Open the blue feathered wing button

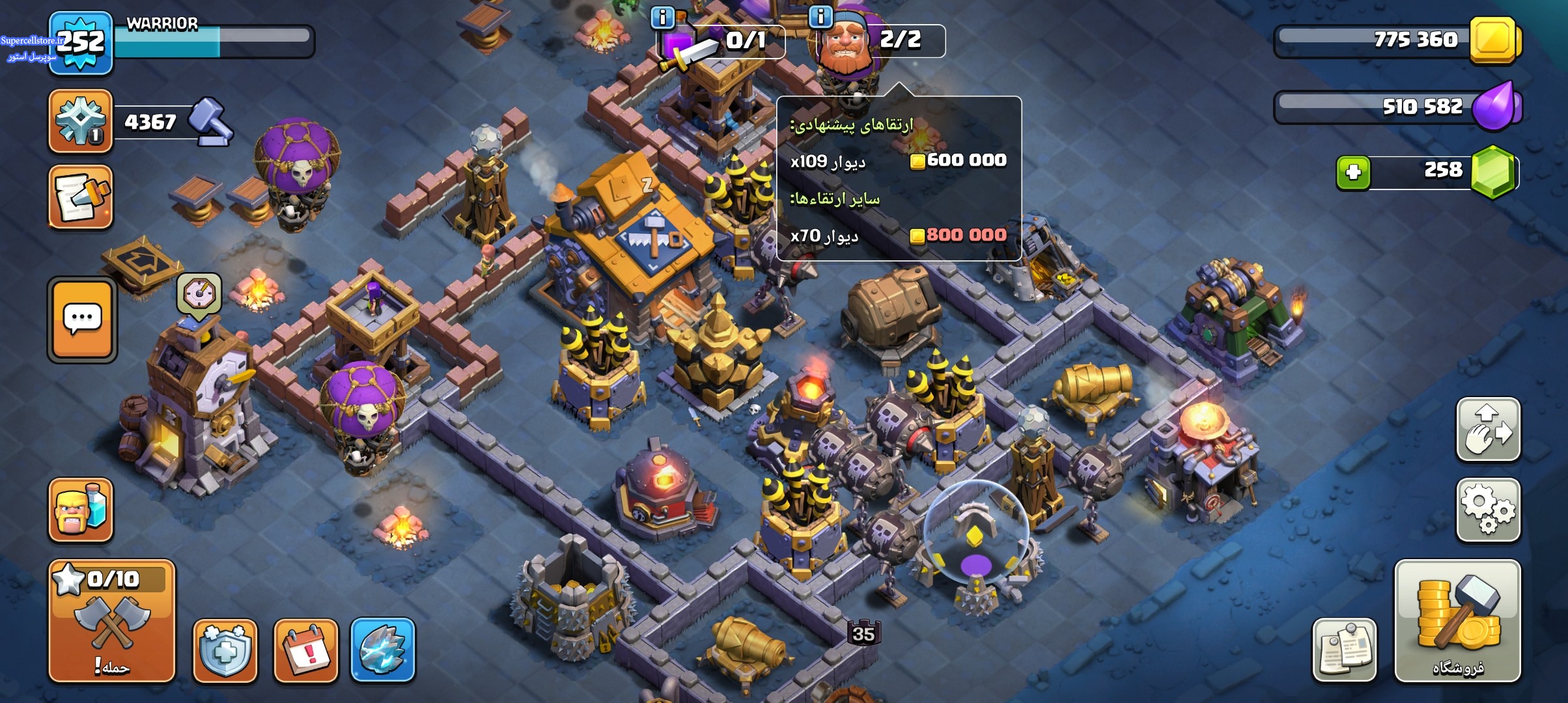382,650
